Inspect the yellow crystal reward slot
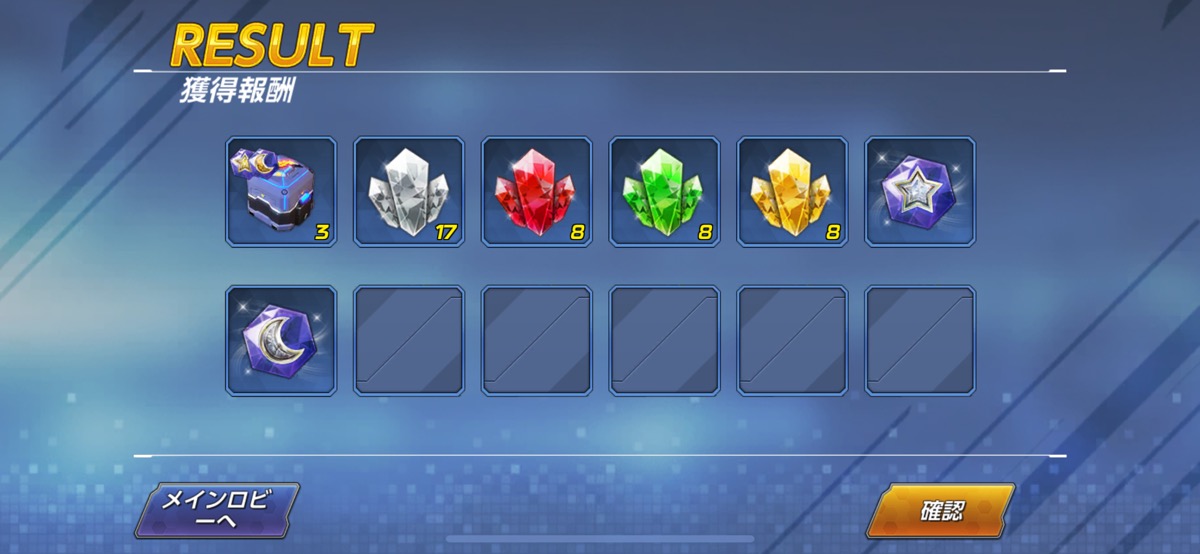The width and height of the screenshot is (1200, 554). [x=792, y=192]
